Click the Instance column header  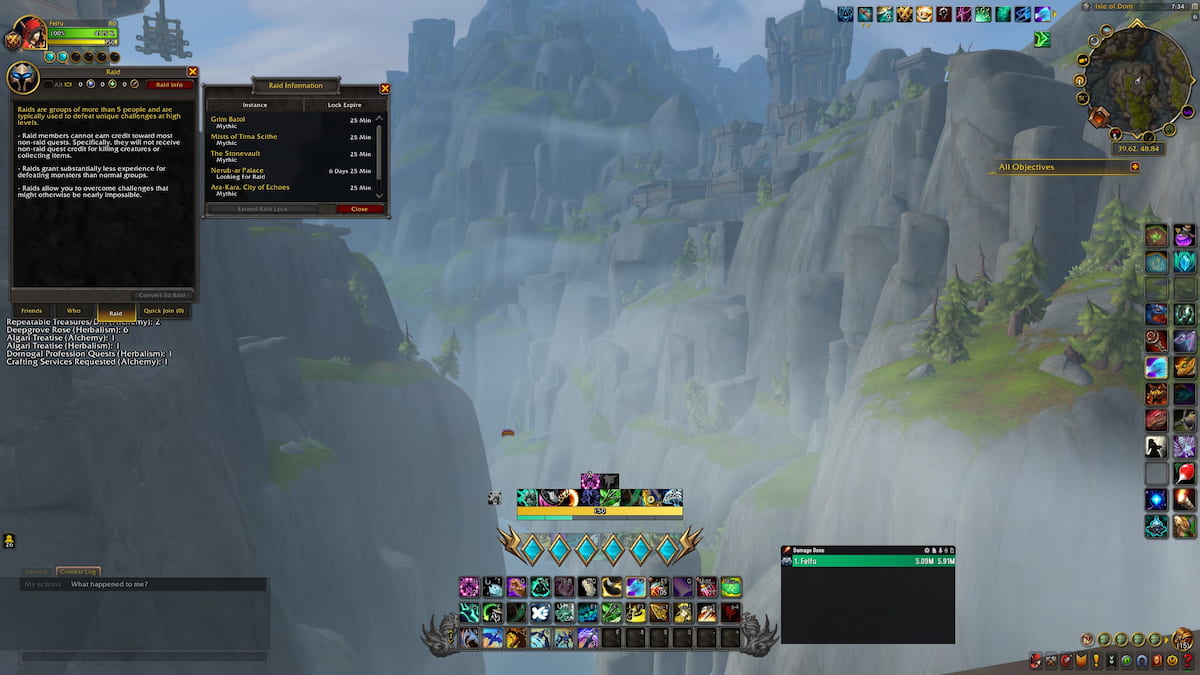pyautogui.click(x=255, y=104)
